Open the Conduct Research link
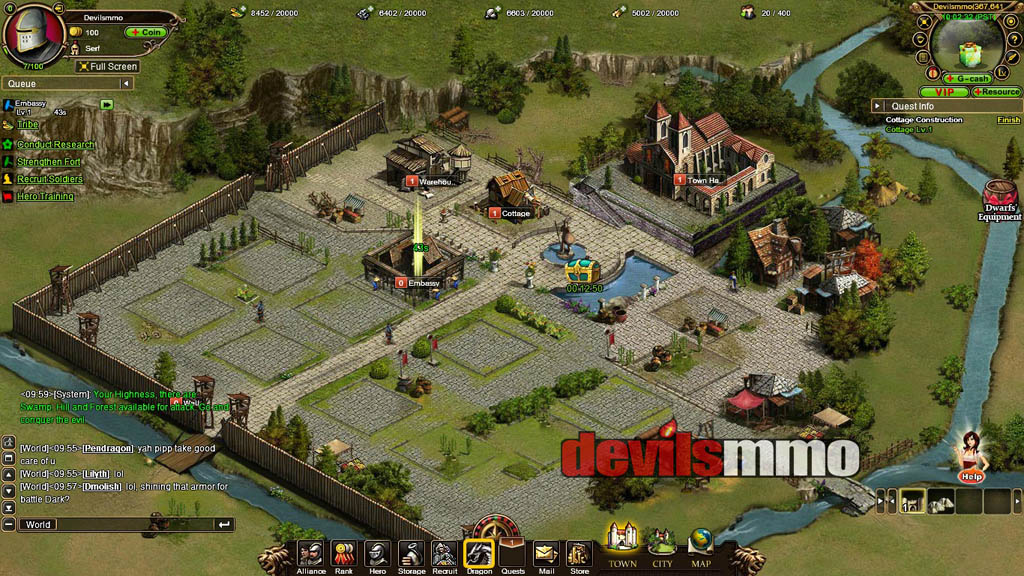Screen dimensions: 1024x576 point(57,145)
